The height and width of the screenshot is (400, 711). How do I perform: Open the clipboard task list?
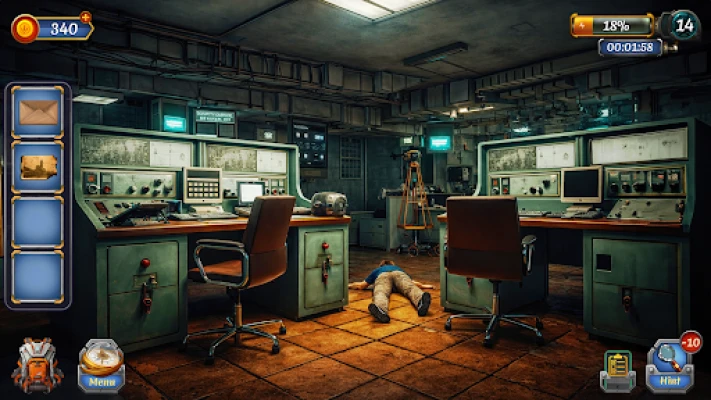[617, 370]
